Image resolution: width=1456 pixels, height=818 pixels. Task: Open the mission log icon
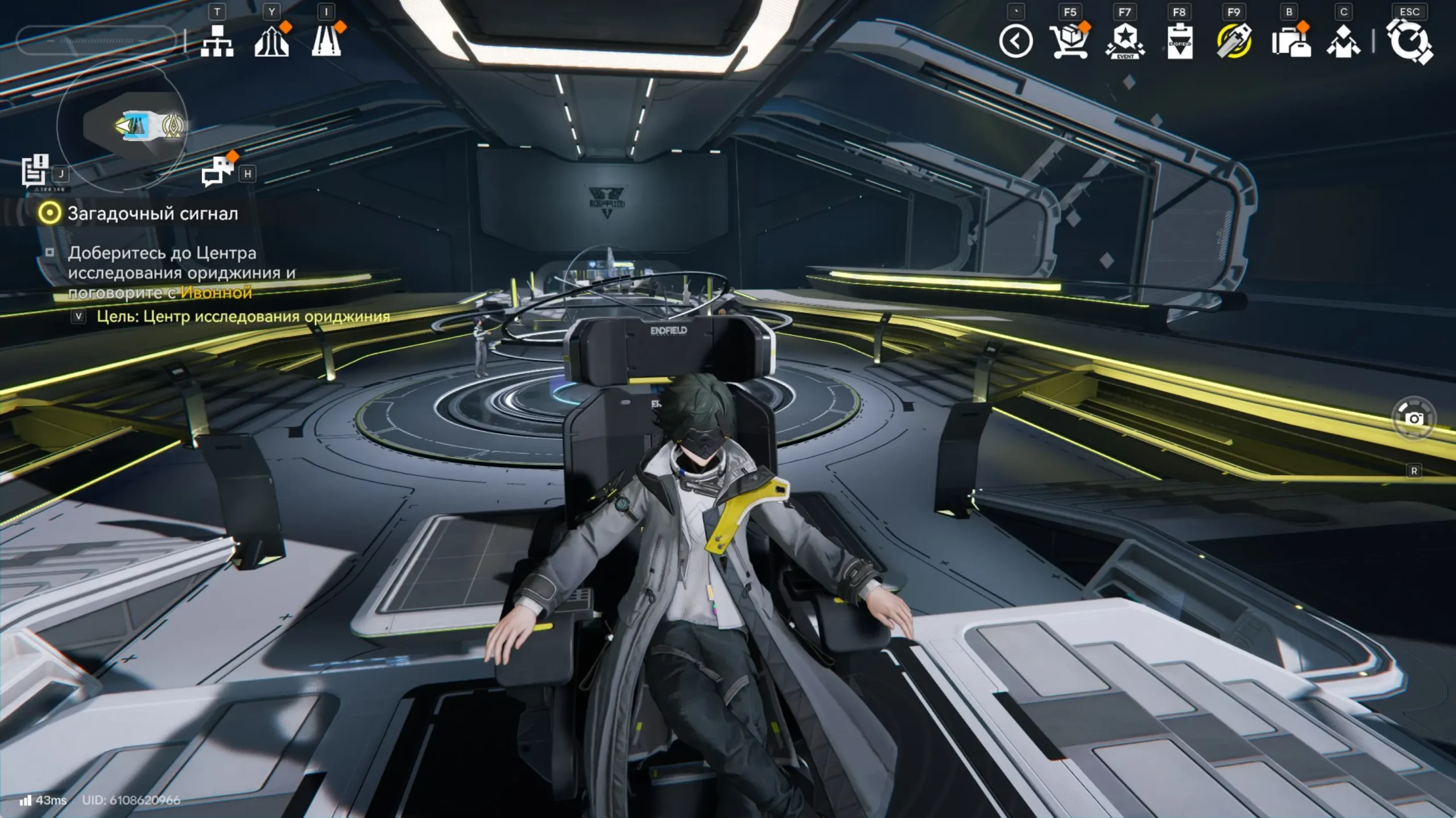point(35,170)
